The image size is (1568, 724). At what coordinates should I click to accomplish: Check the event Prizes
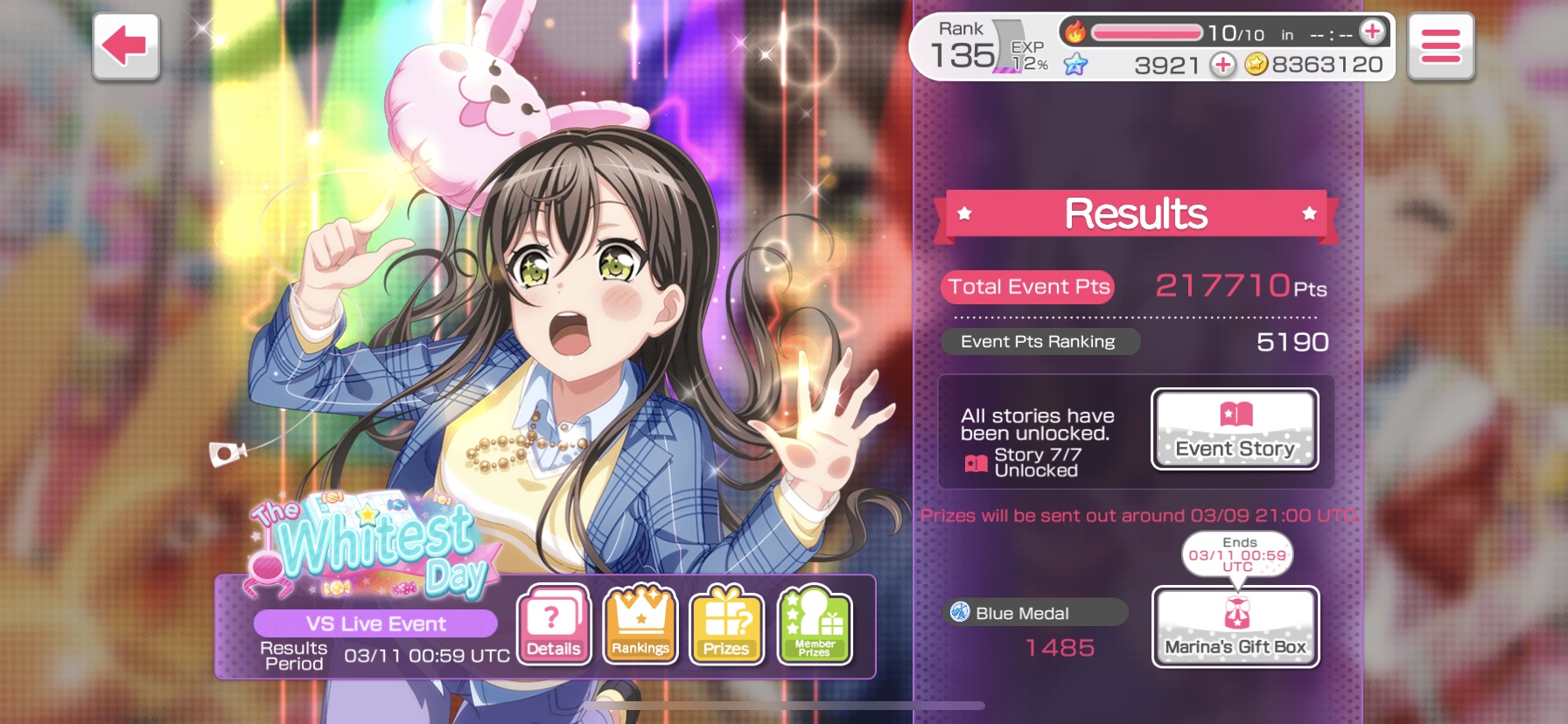coord(726,625)
